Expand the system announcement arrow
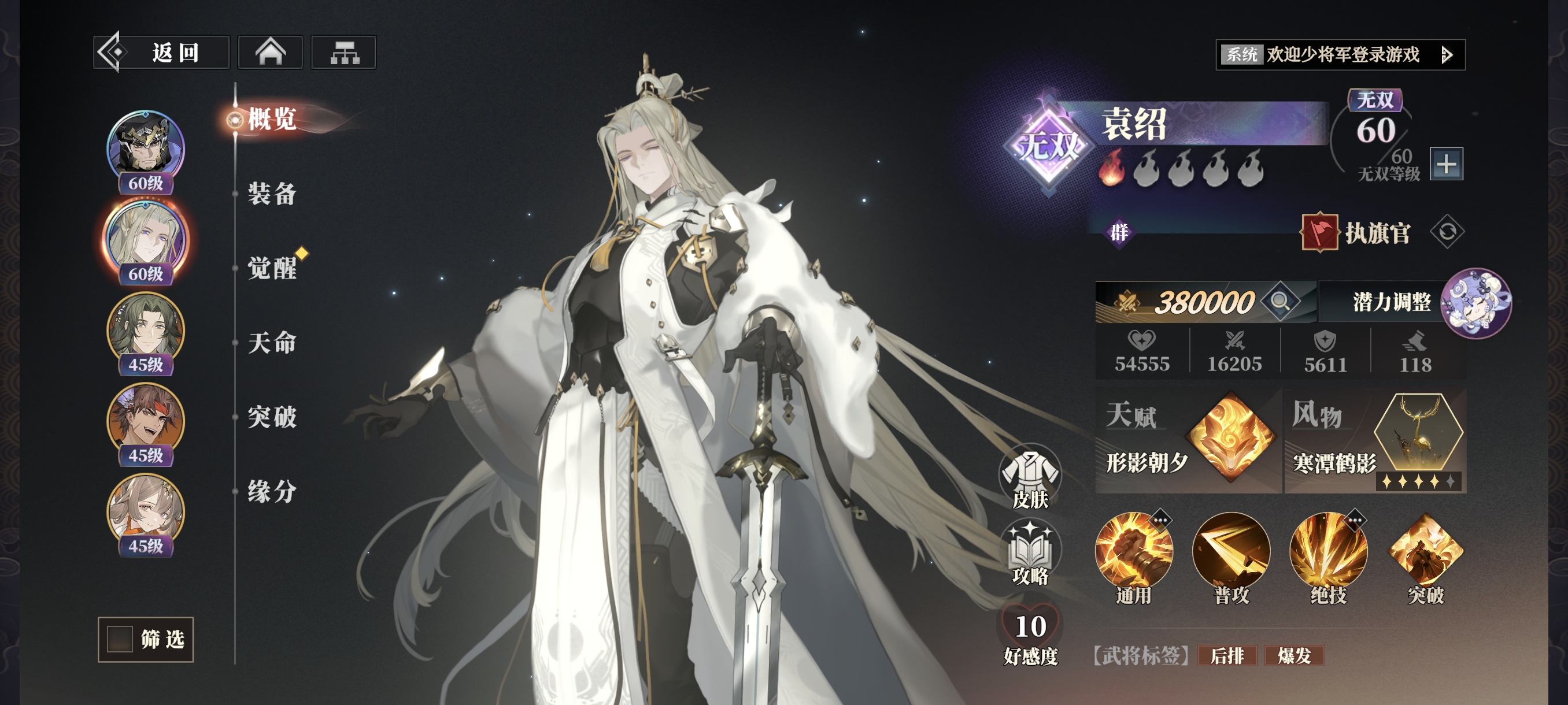 point(1448,55)
